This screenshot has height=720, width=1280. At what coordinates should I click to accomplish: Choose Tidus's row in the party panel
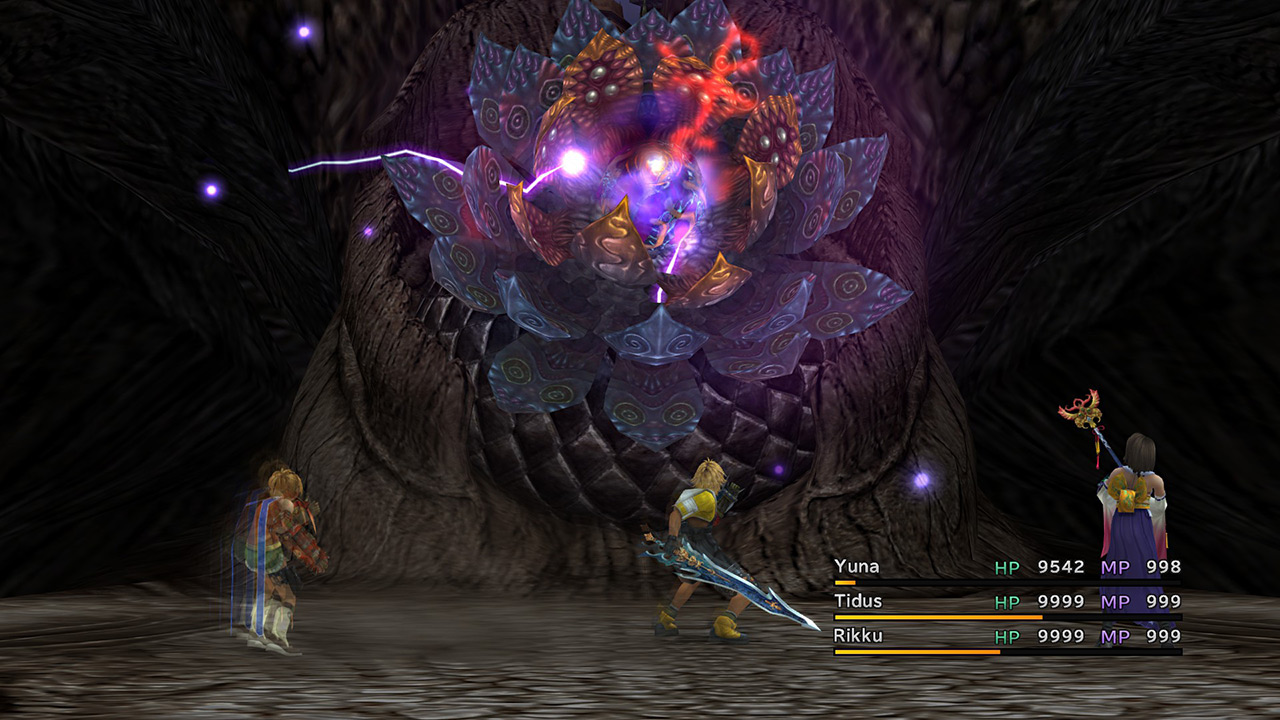point(860,601)
